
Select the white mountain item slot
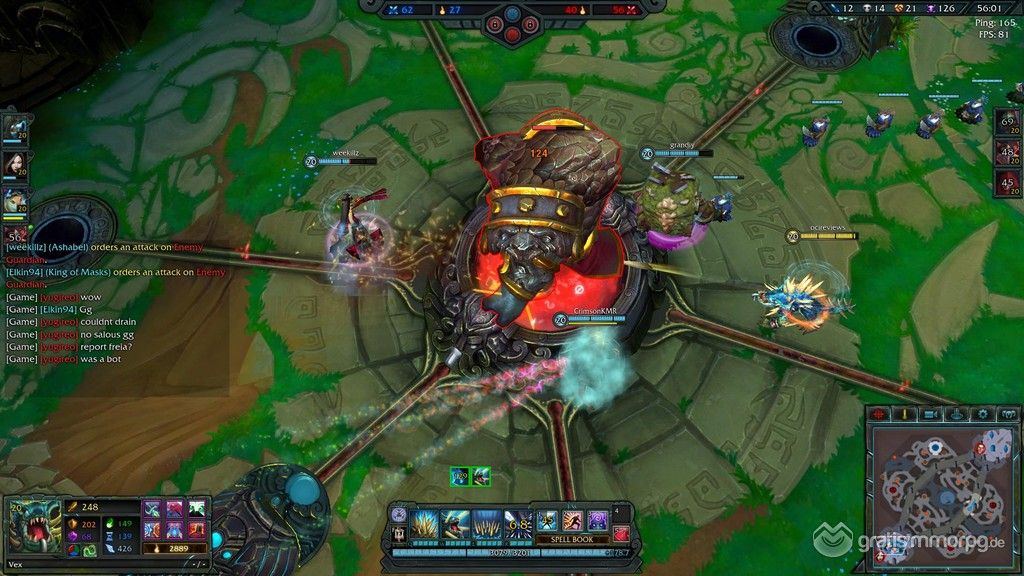tap(197, 509)
